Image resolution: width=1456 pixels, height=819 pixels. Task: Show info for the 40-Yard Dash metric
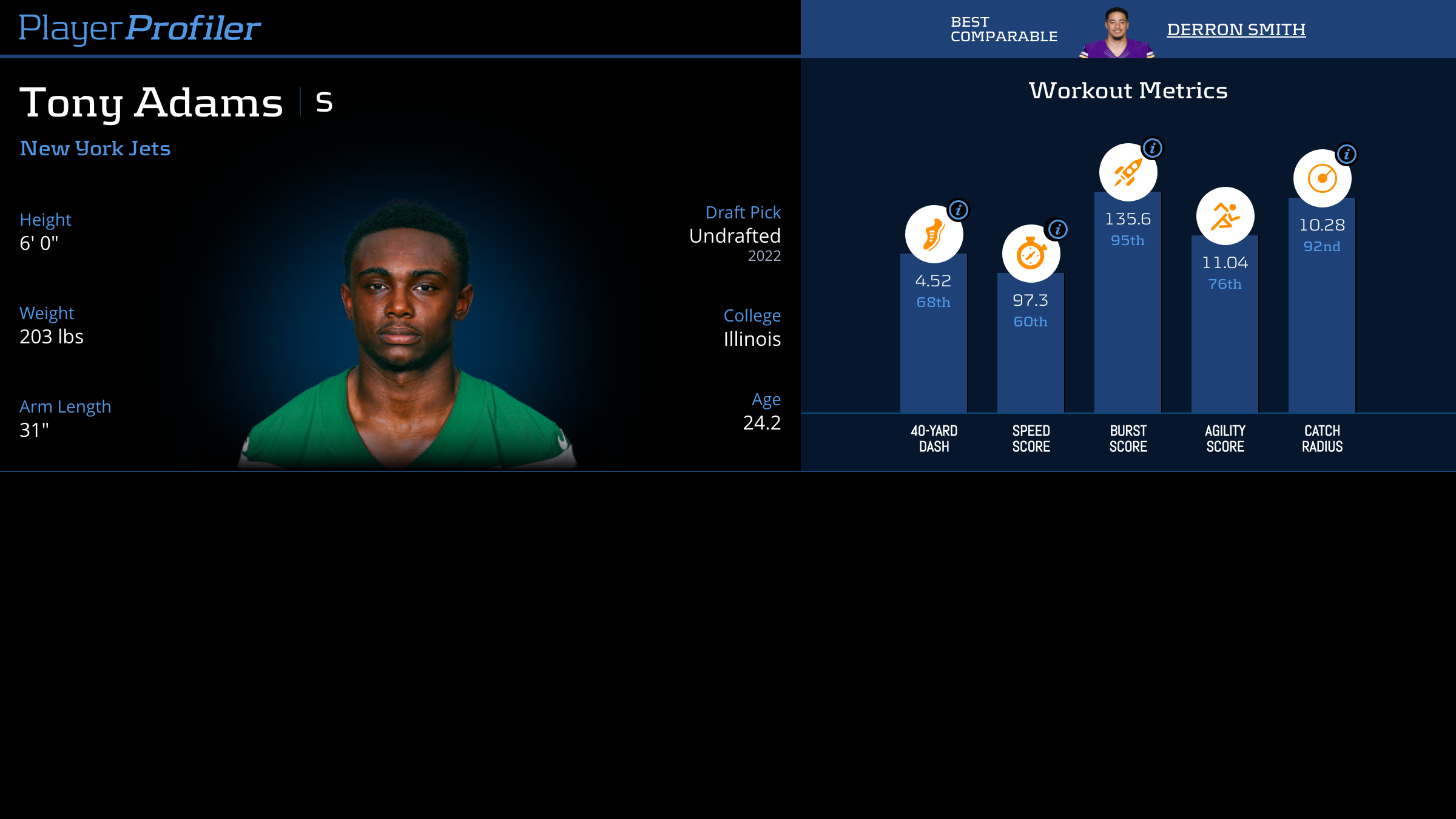(x=959, y=211)
